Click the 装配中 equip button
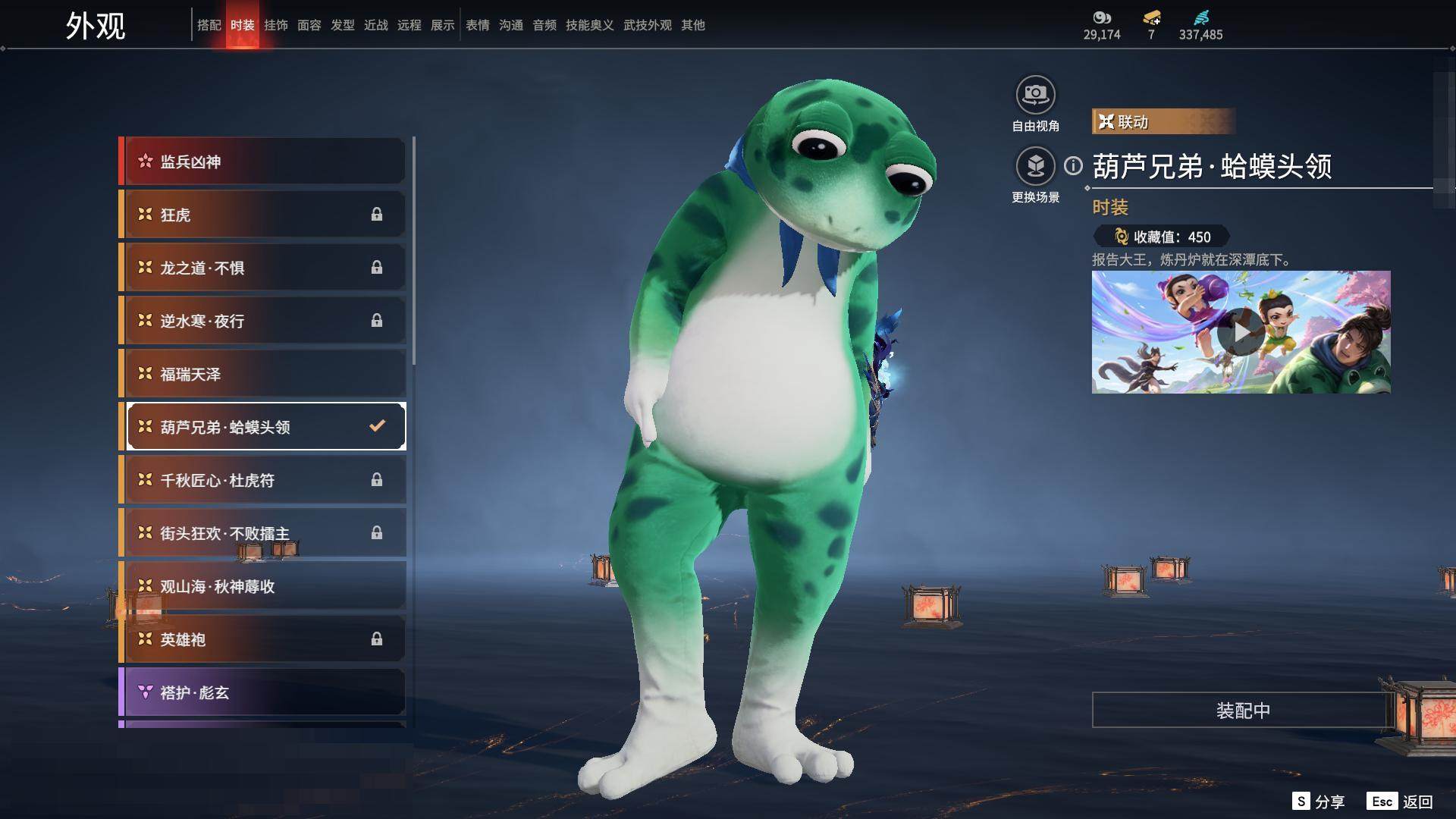1456x819 pixels. (x=1242, y=711)
